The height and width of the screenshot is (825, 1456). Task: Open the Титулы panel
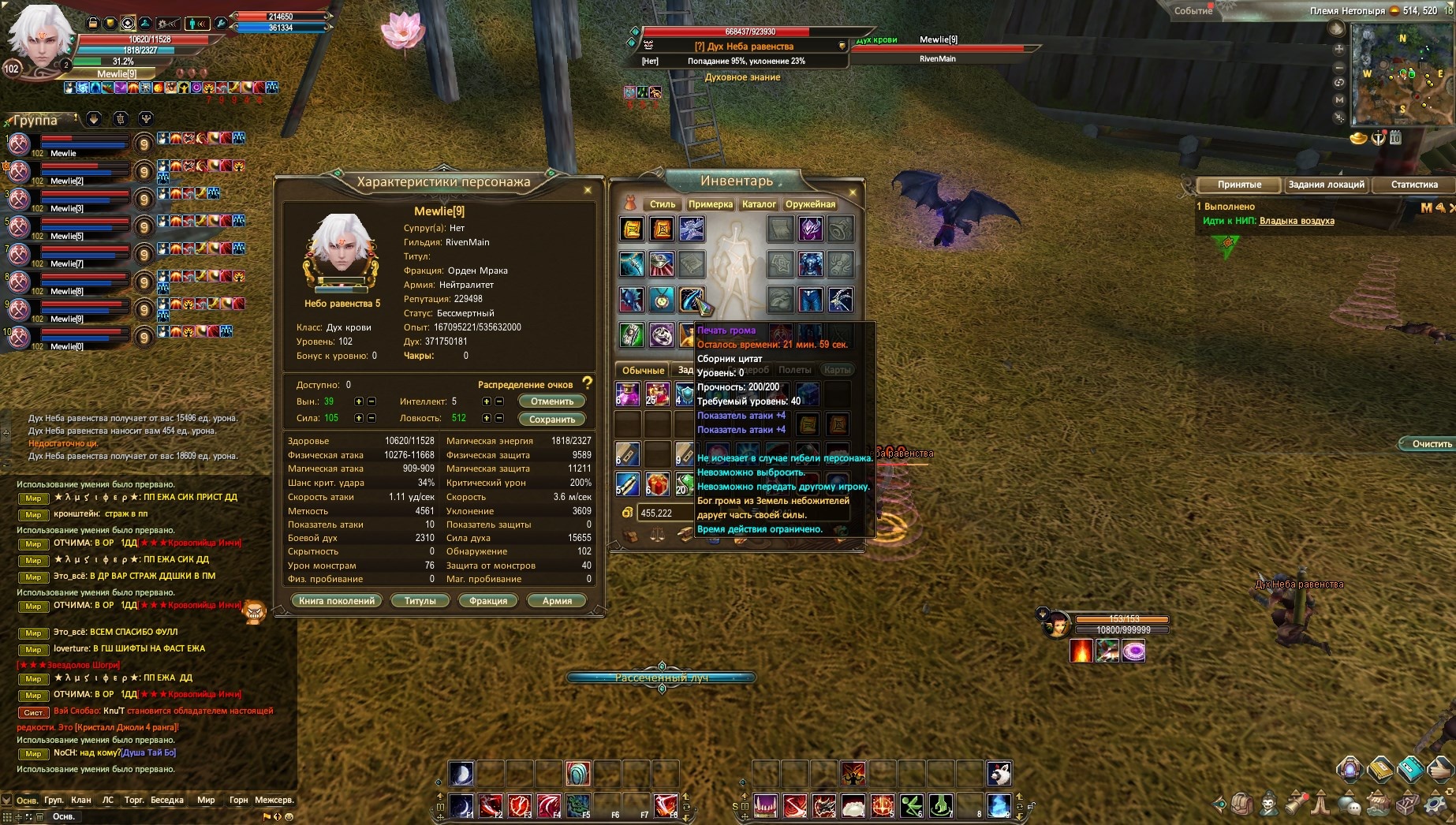(420, 601)
